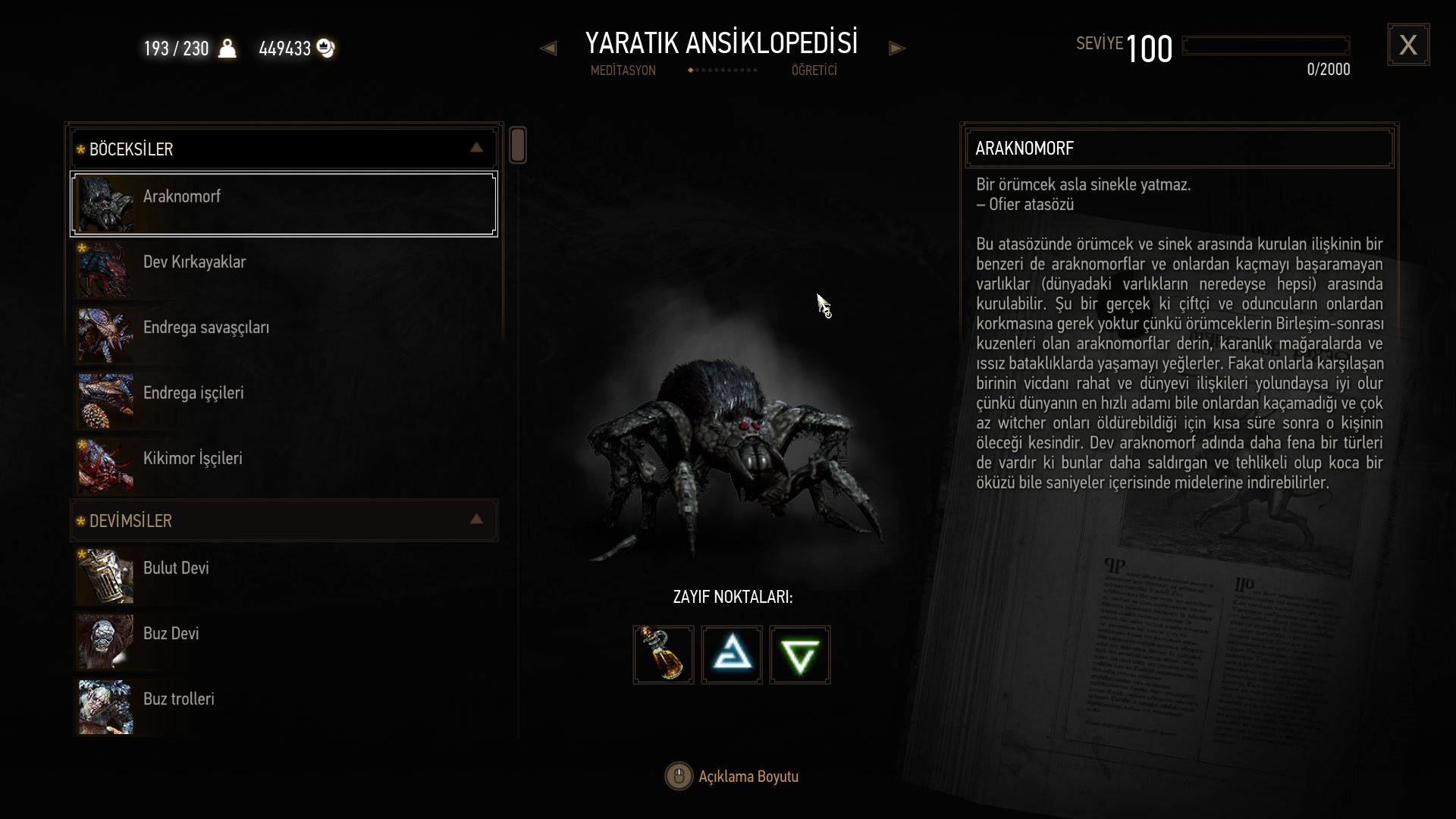The width and height of the screenshot is (1456, 819).
Task: Switch to the Meditasyon tab
Action: click(x=623, y=71)
